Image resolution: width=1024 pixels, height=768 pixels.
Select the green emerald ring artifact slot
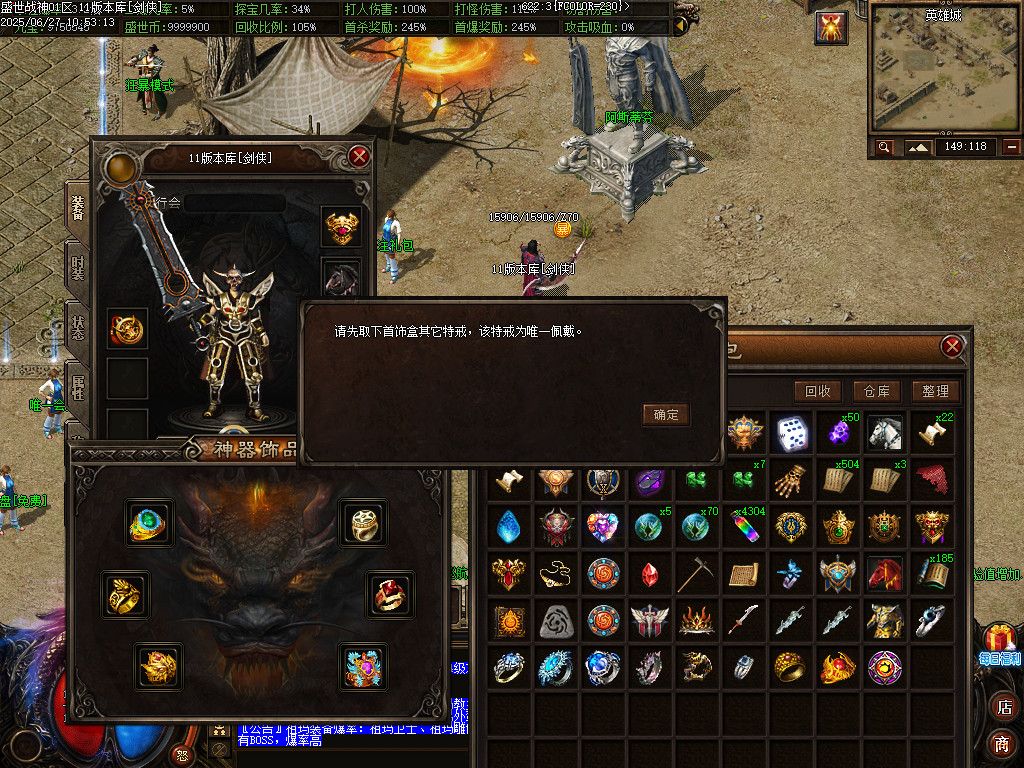[x=150, y=522]
